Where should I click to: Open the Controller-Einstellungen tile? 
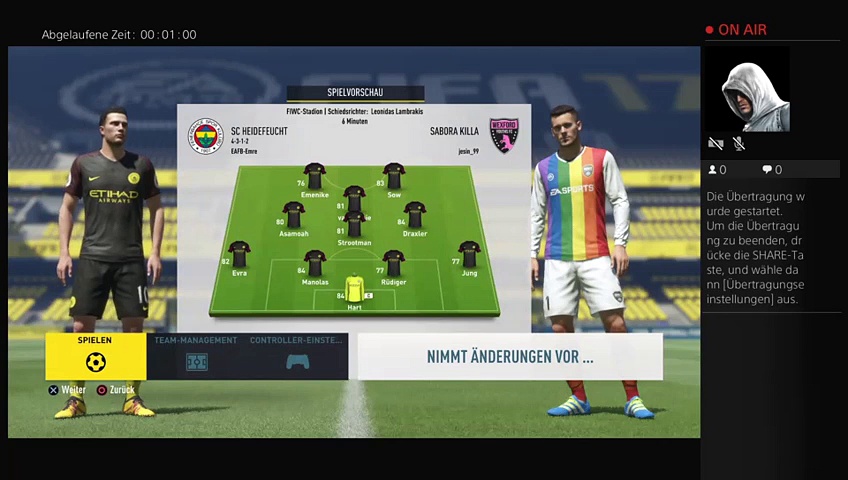(x=297, y=357)
